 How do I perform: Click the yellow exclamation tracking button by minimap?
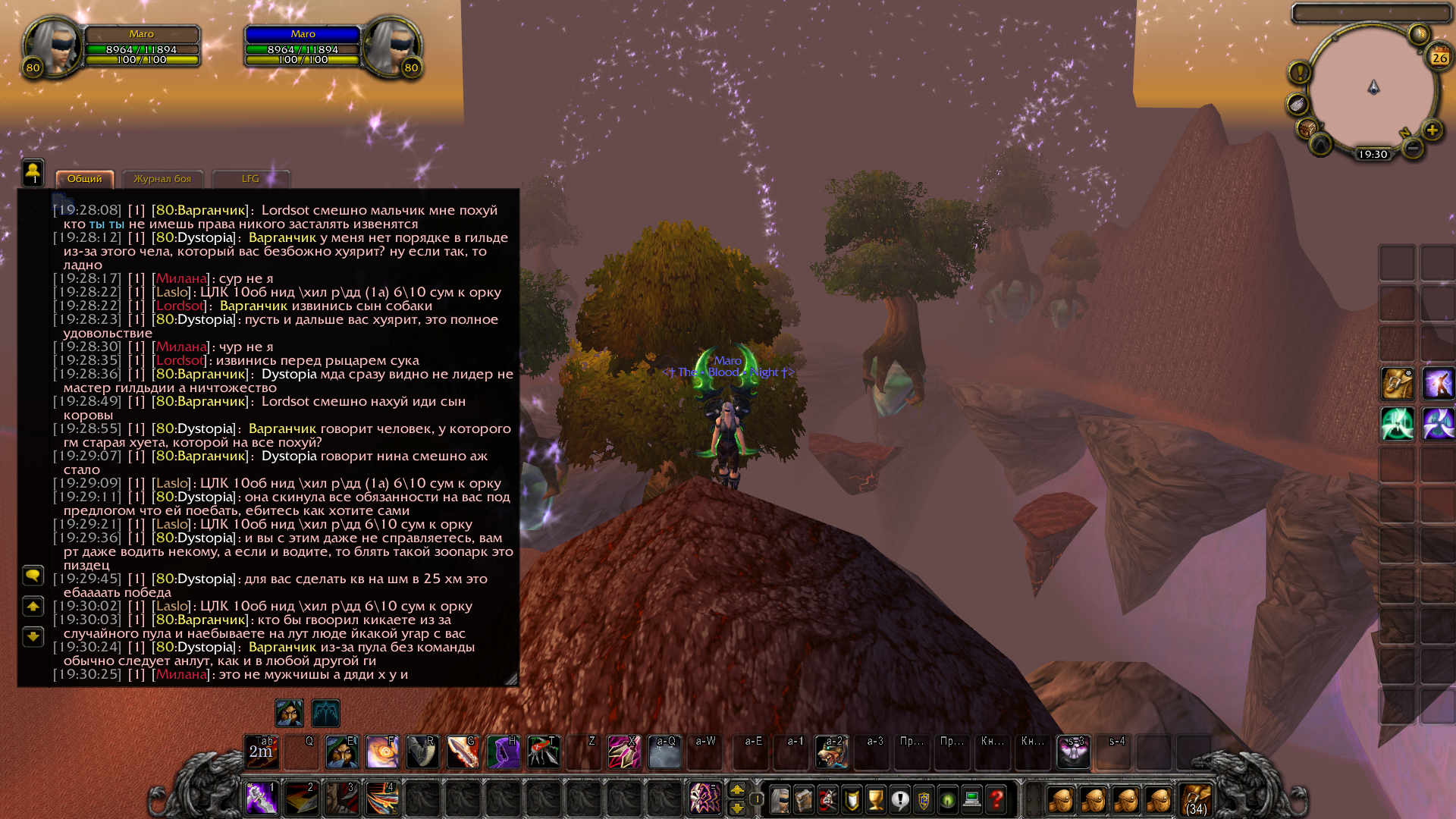click(x=1299, y=73)
